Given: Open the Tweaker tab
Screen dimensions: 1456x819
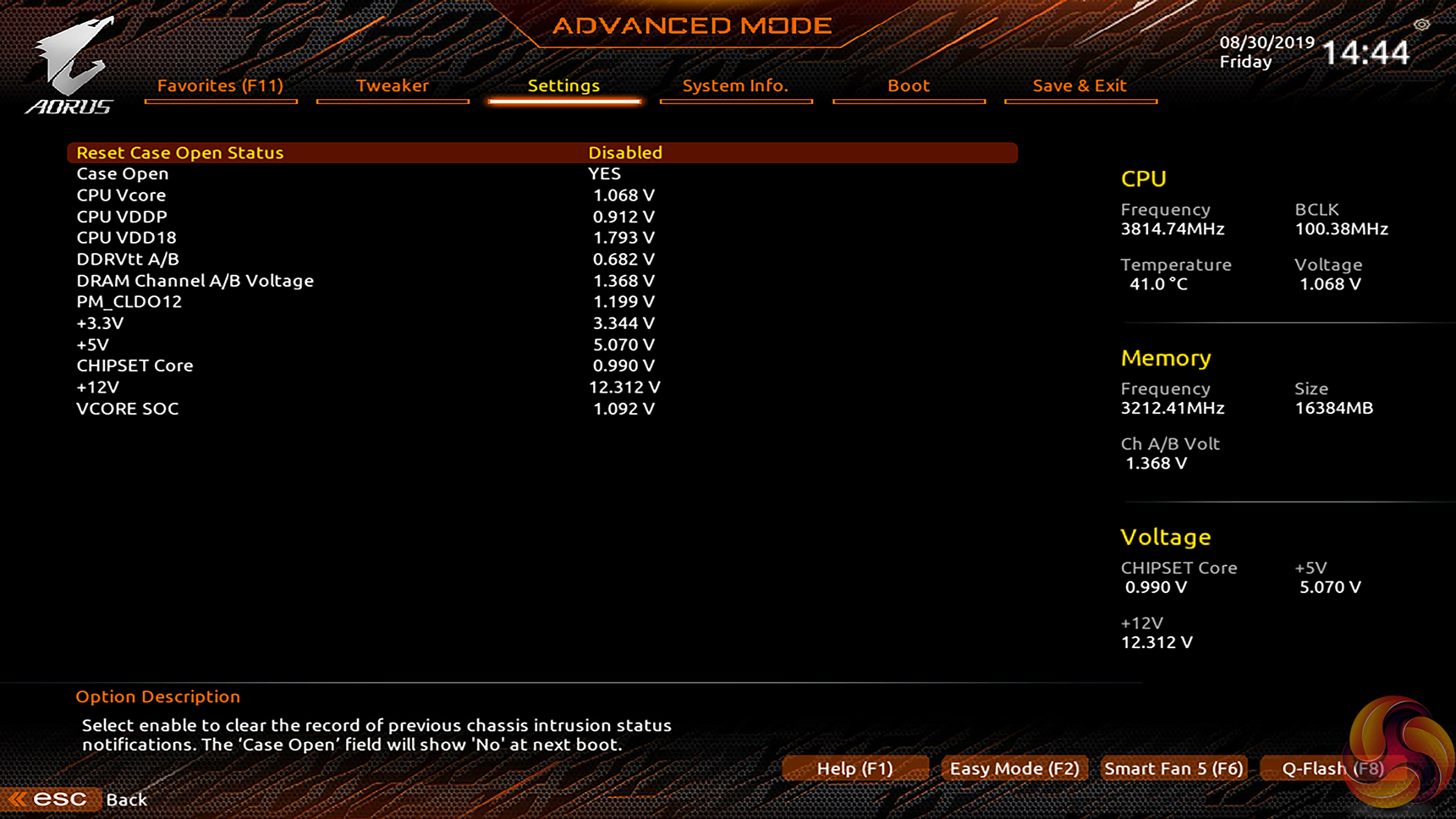Looking at the screenshot, I should 393,85.
